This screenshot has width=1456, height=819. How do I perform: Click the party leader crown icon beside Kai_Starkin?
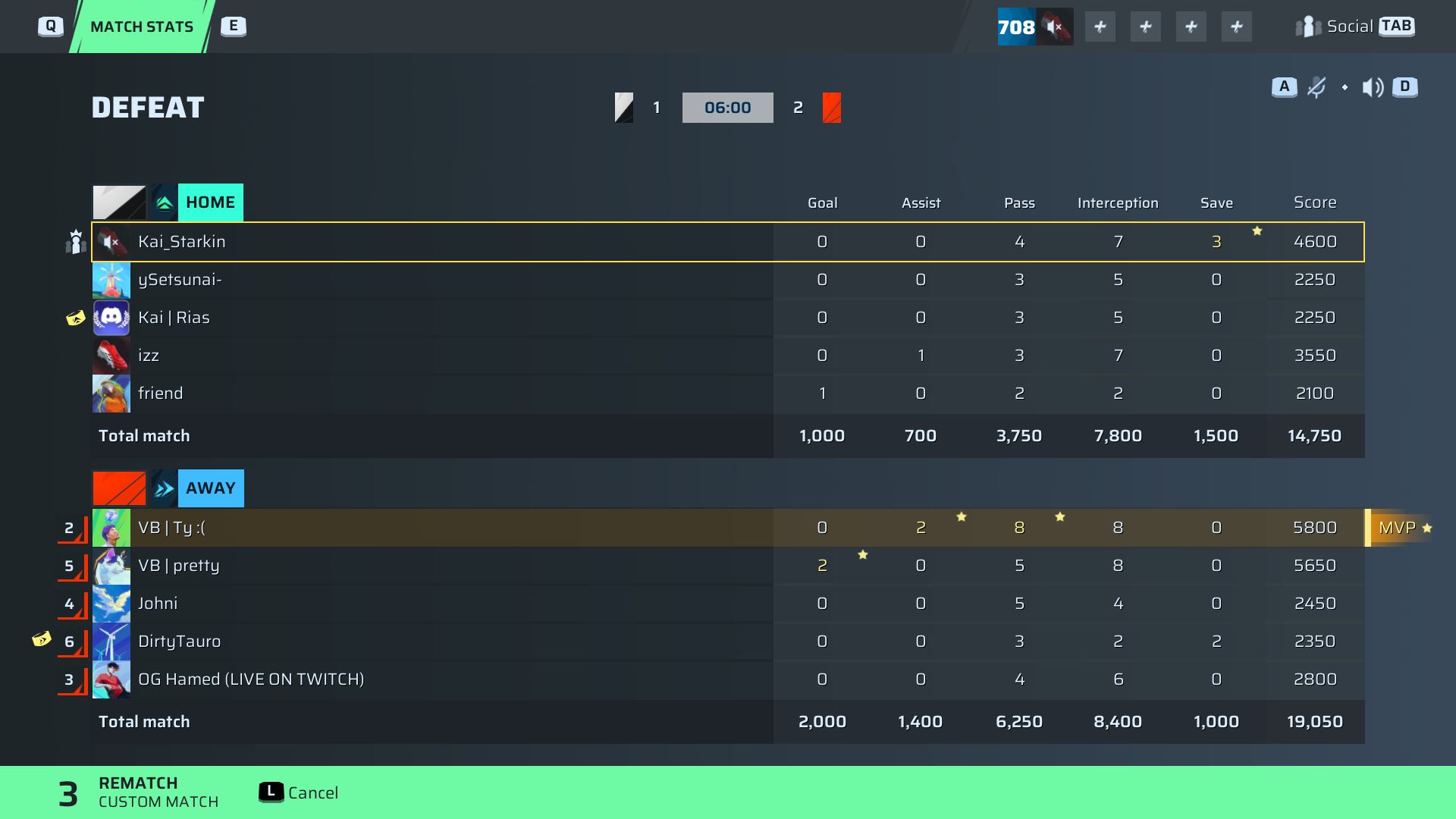[75, 241]
